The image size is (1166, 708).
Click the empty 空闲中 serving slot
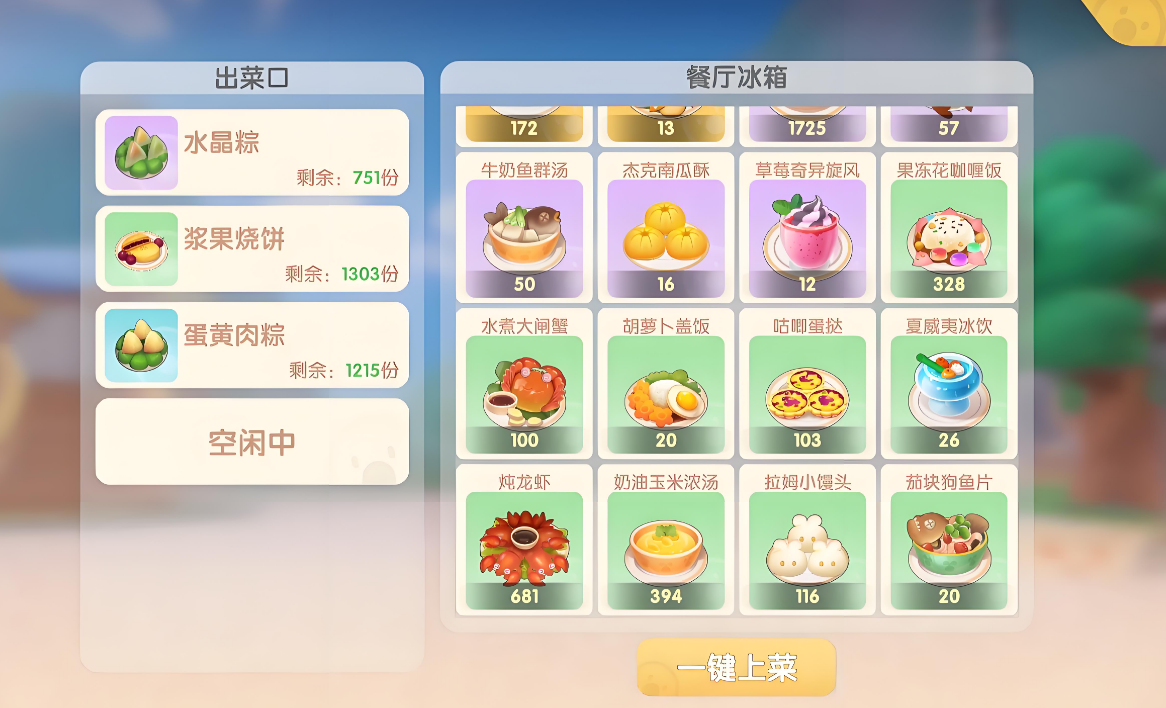click(252, 442)
